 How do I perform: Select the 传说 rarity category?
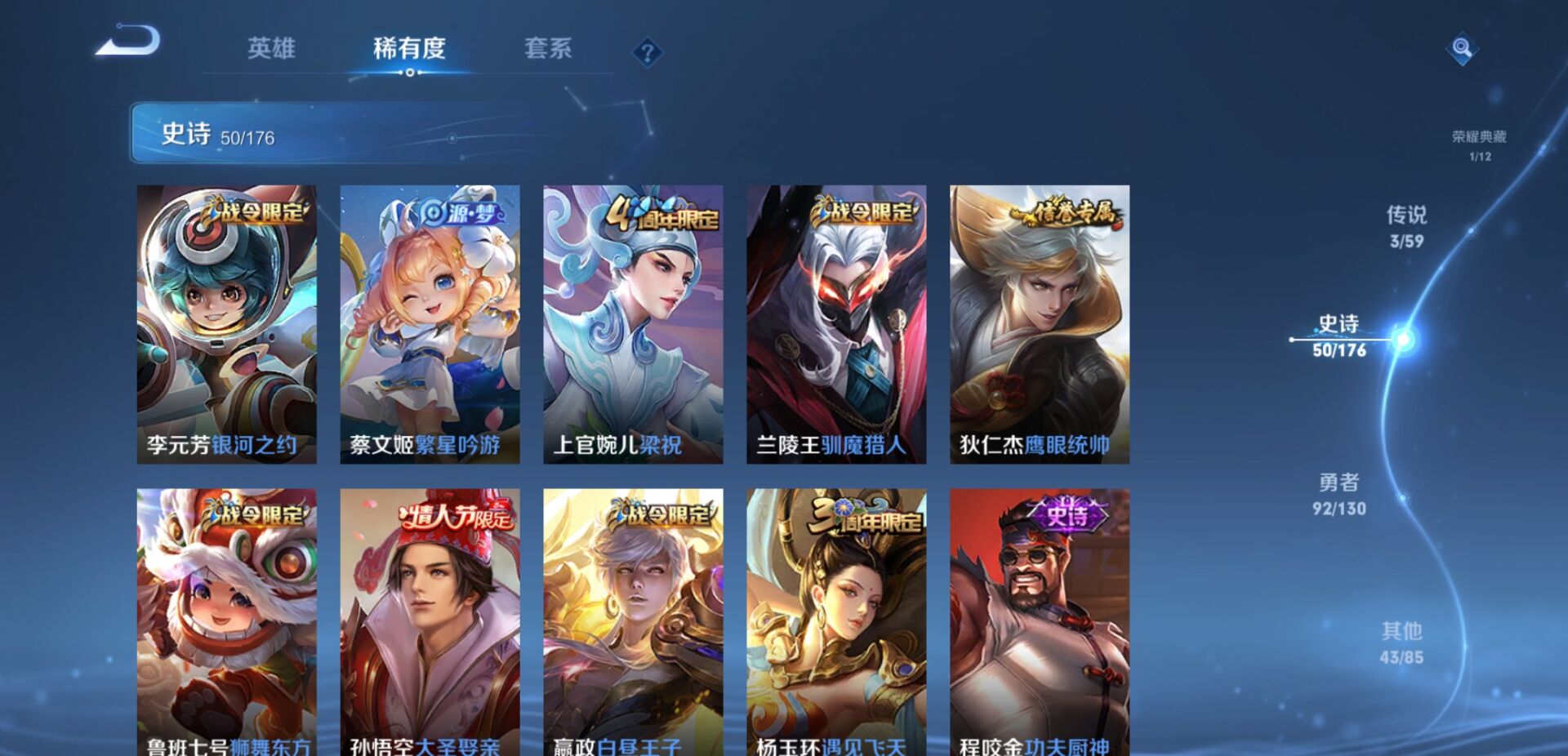[x=1409, y=225]
